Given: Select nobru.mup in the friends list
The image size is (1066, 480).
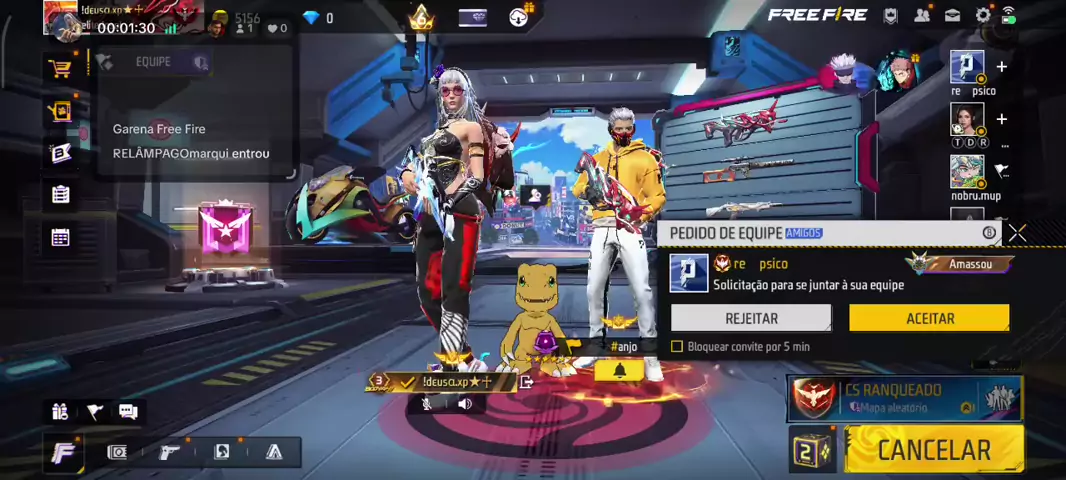Looking at the screenshot, I should [967, 172].
